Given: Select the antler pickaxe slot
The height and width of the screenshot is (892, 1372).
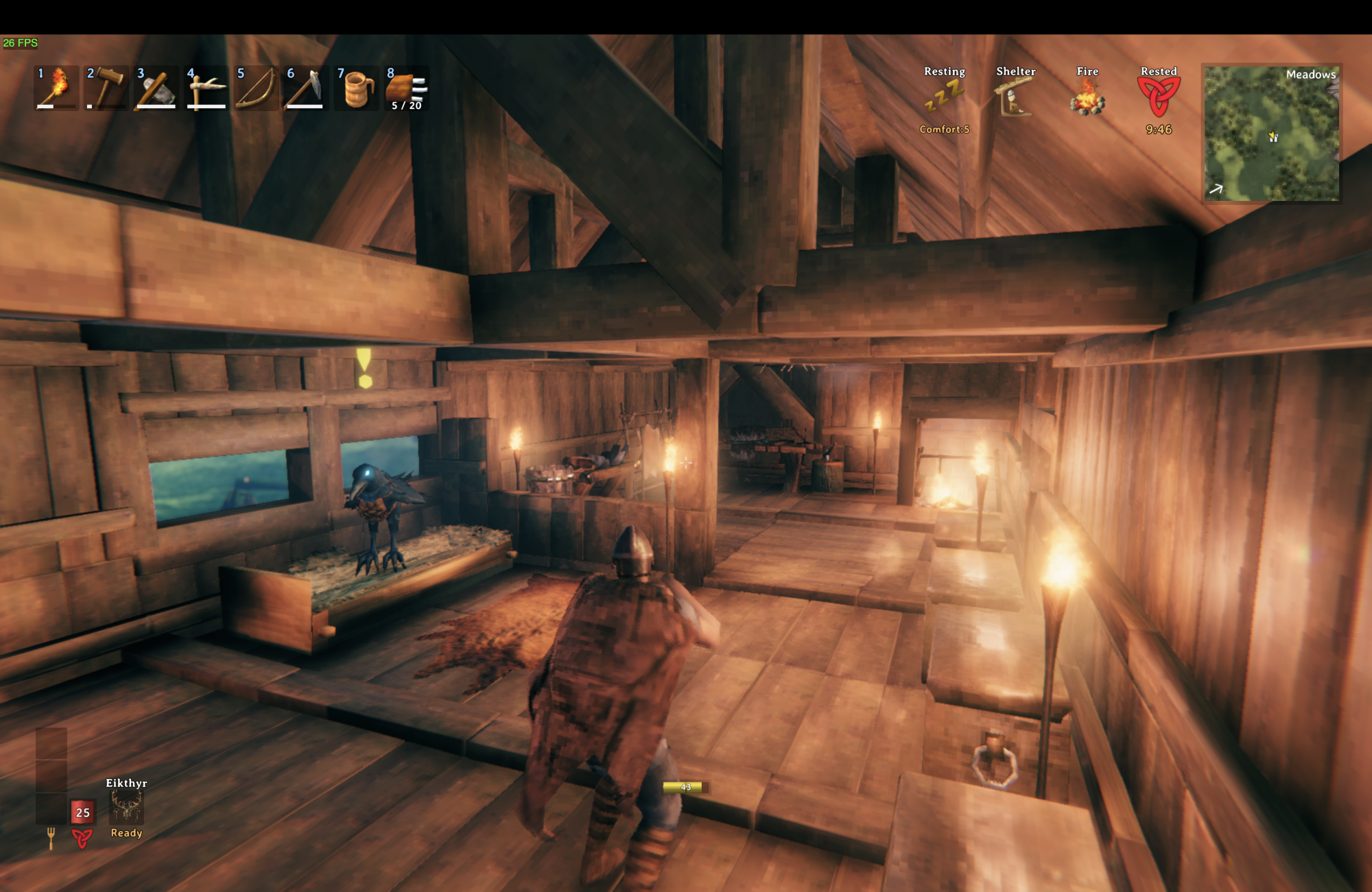Looking at the screenshot, I should click(x=206, y=88).
